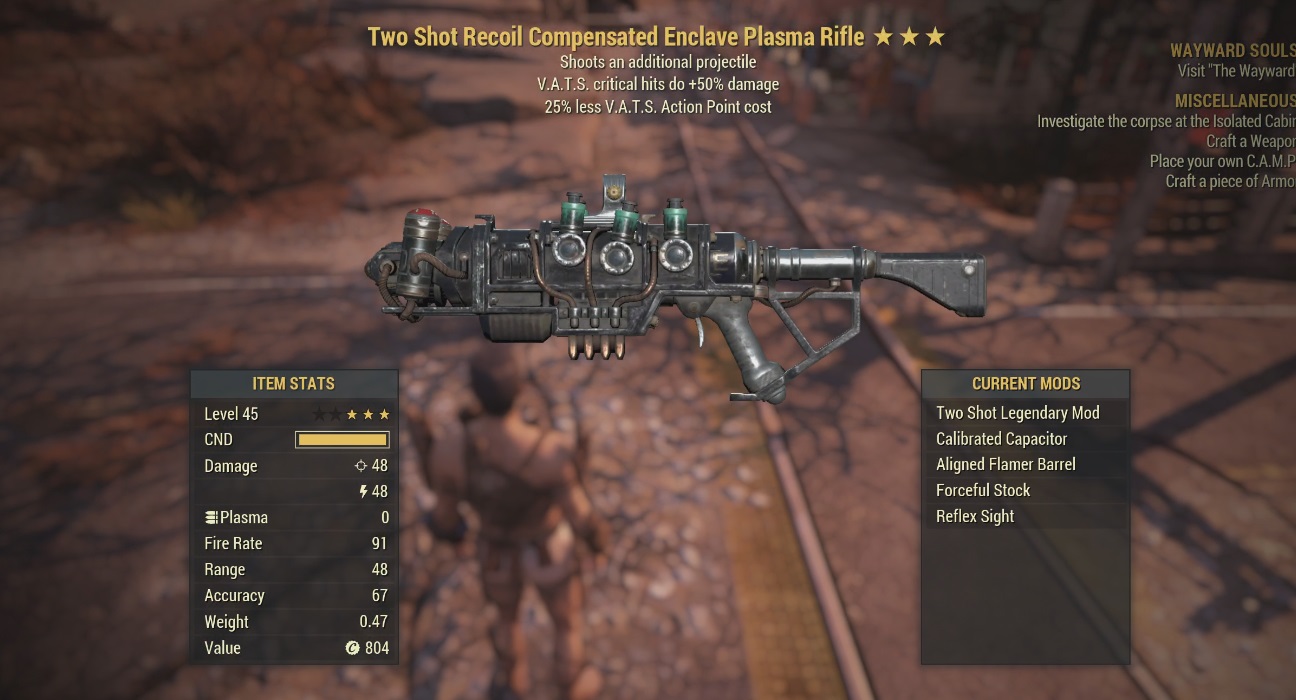1296x700 pixels.
Task: Choose the Place your own C.A.M.P. objective
Action: pyautogui.click(x=1222, y=162)
